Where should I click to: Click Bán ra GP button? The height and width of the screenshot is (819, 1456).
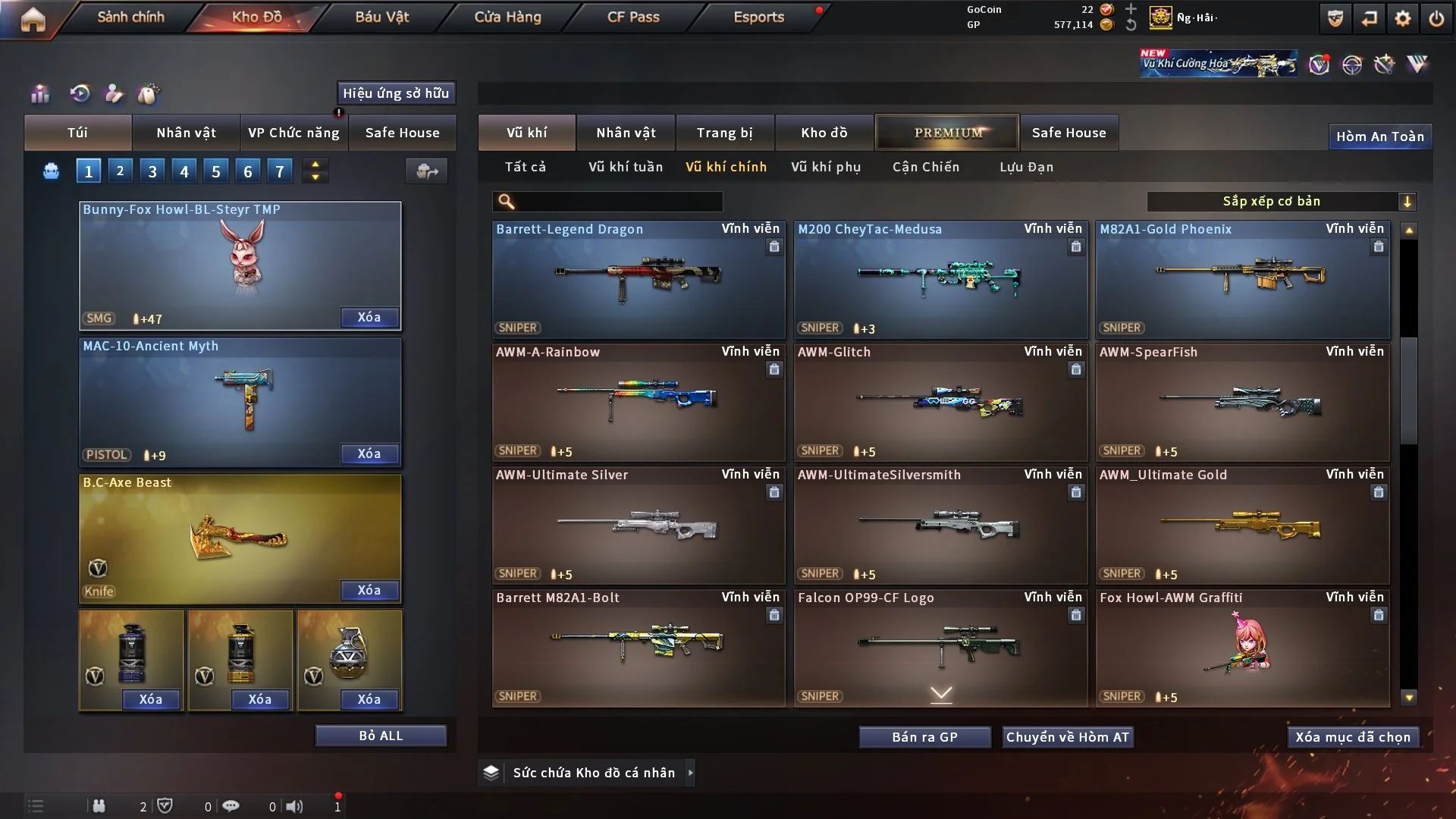[x=924, y=737]
